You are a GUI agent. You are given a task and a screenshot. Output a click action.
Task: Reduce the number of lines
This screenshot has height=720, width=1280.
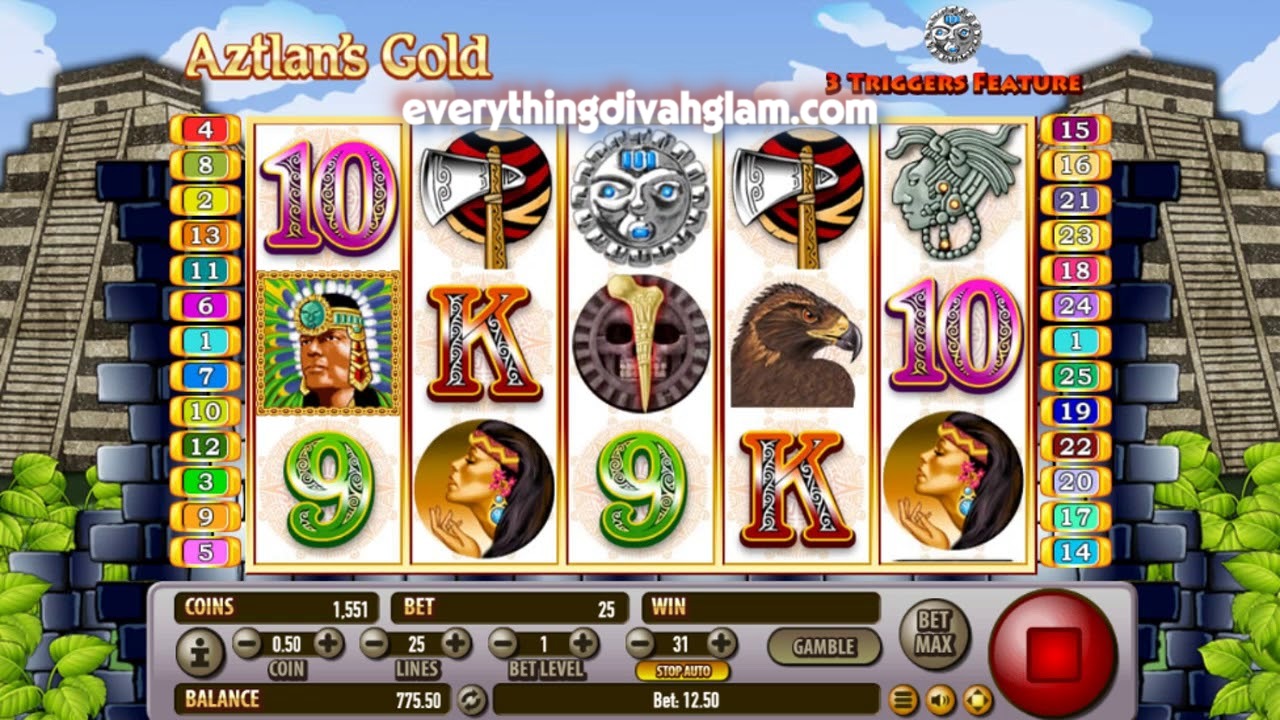pos(375,642)
